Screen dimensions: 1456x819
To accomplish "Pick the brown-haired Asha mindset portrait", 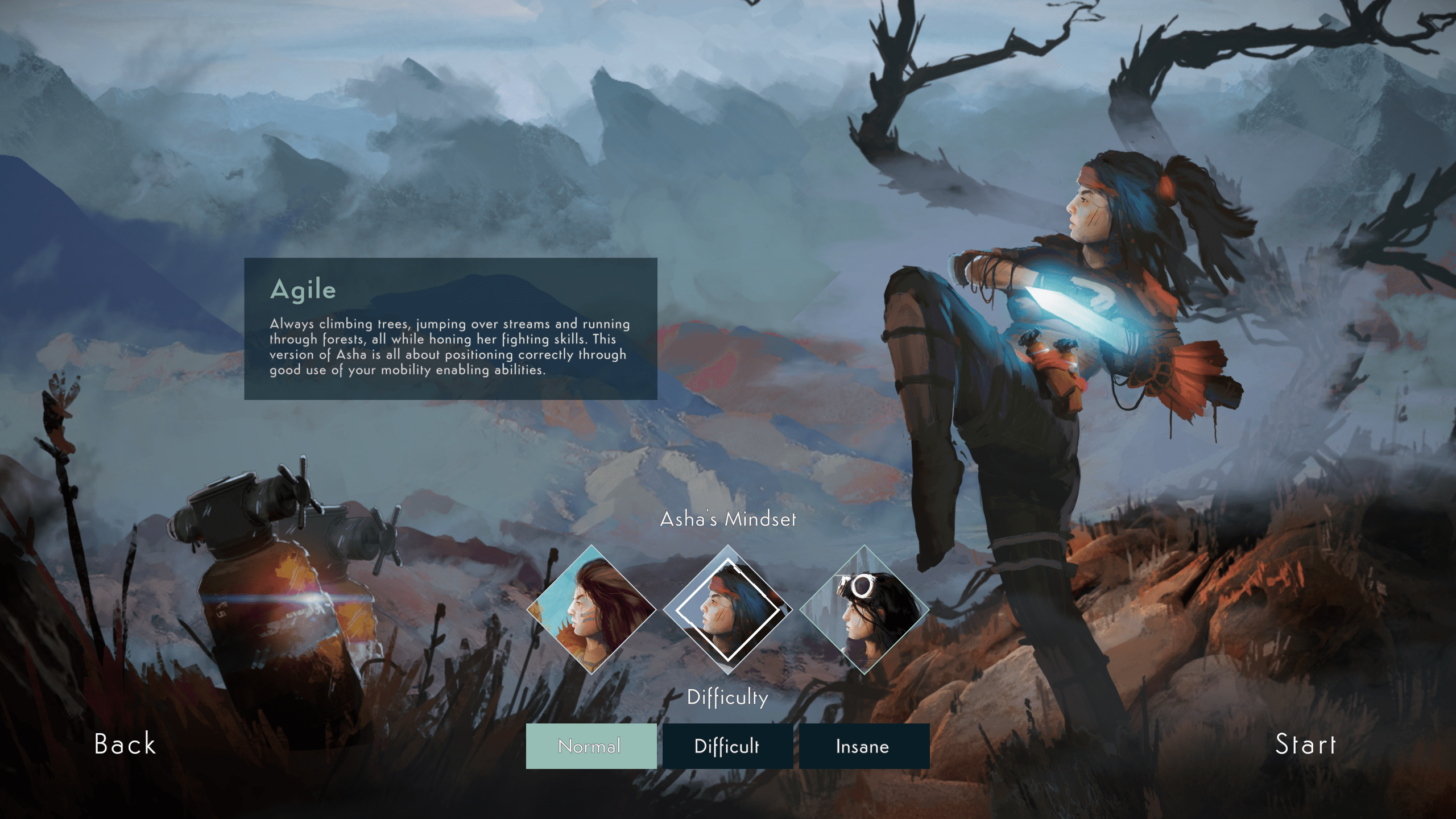I will (x=591, y=610).
